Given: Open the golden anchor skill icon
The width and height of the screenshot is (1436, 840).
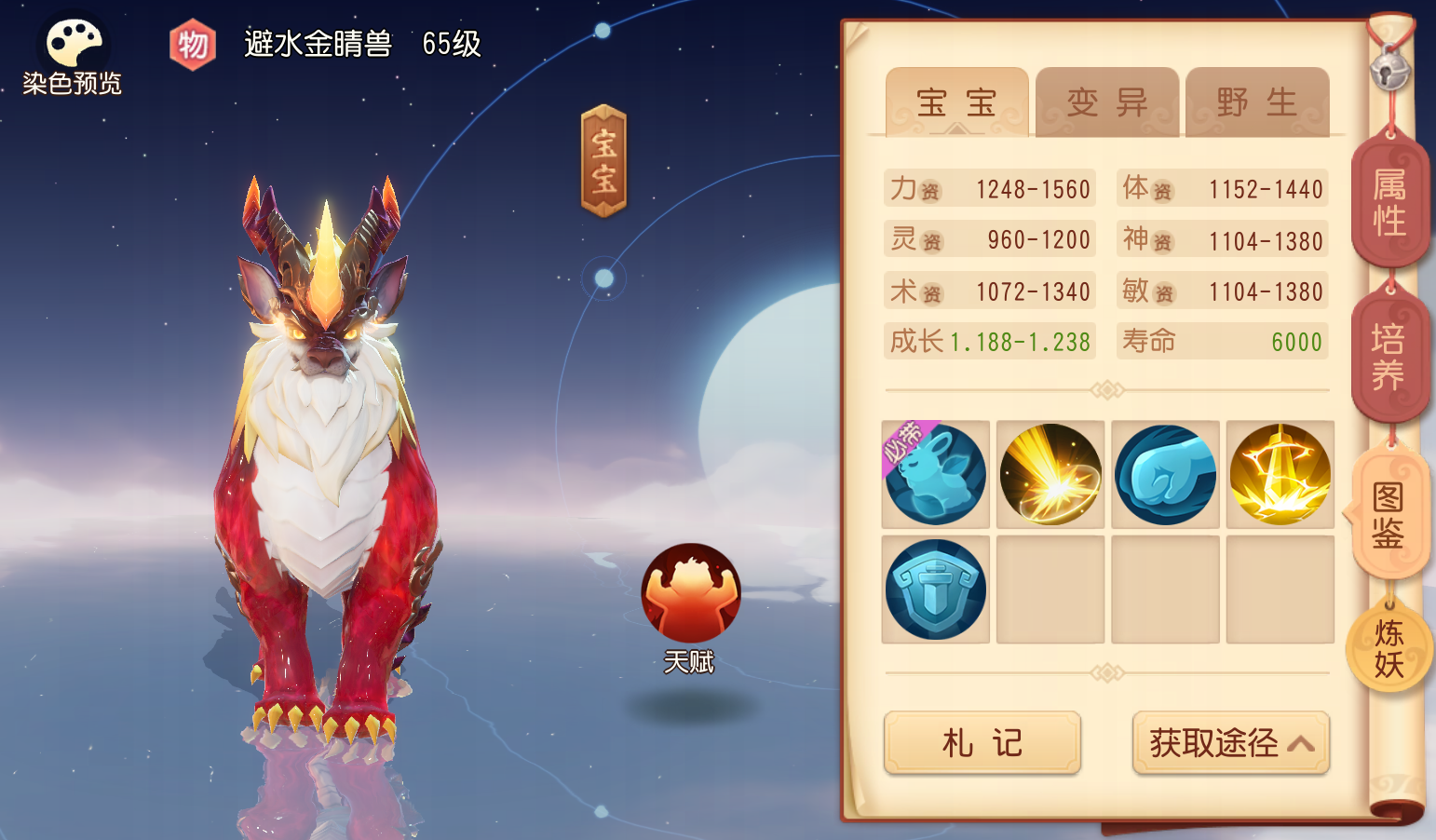Looking at the screenshot, I should (1280, 473).
